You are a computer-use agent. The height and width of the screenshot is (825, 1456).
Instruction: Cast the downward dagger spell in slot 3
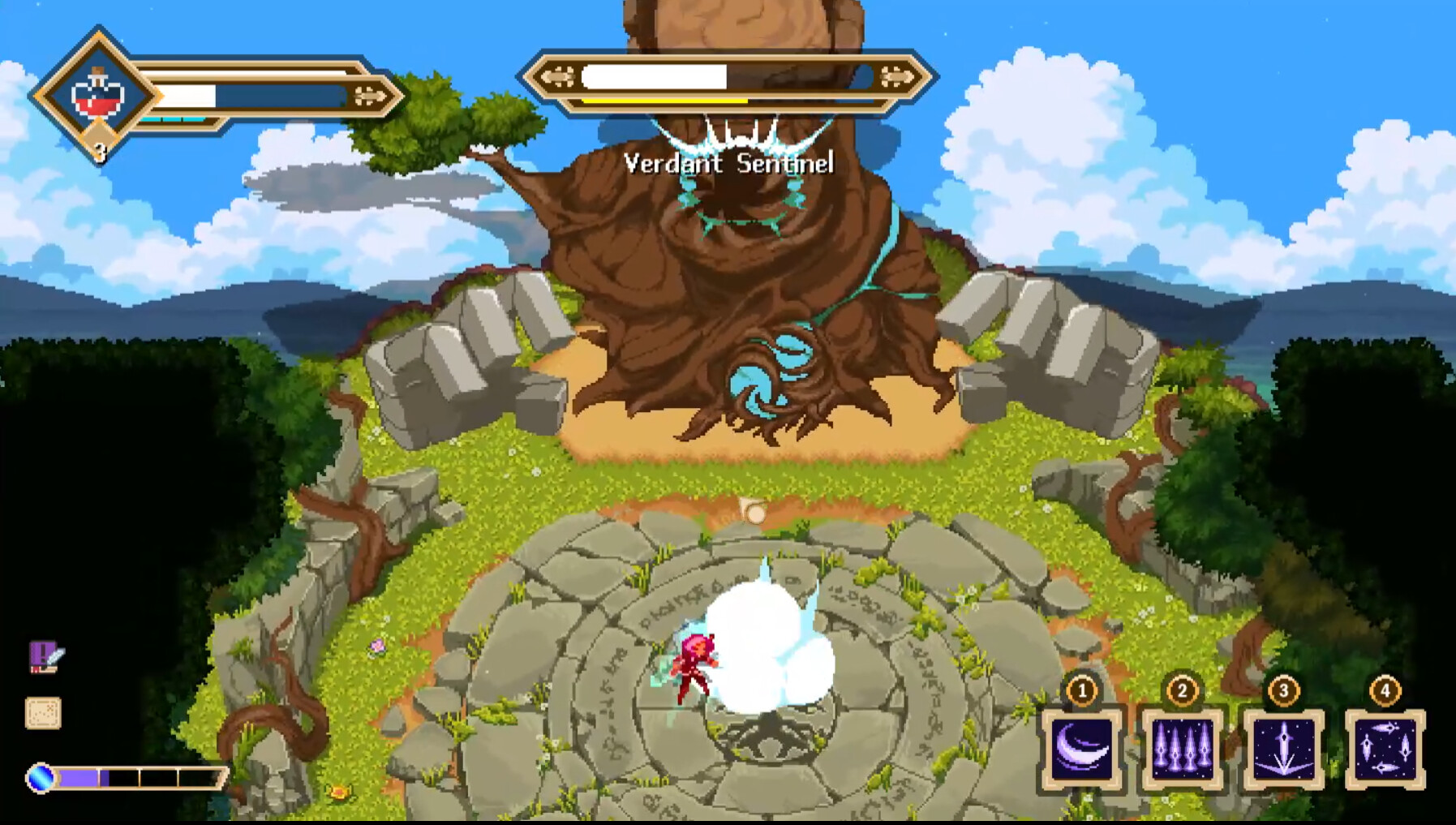(1284, 750)
